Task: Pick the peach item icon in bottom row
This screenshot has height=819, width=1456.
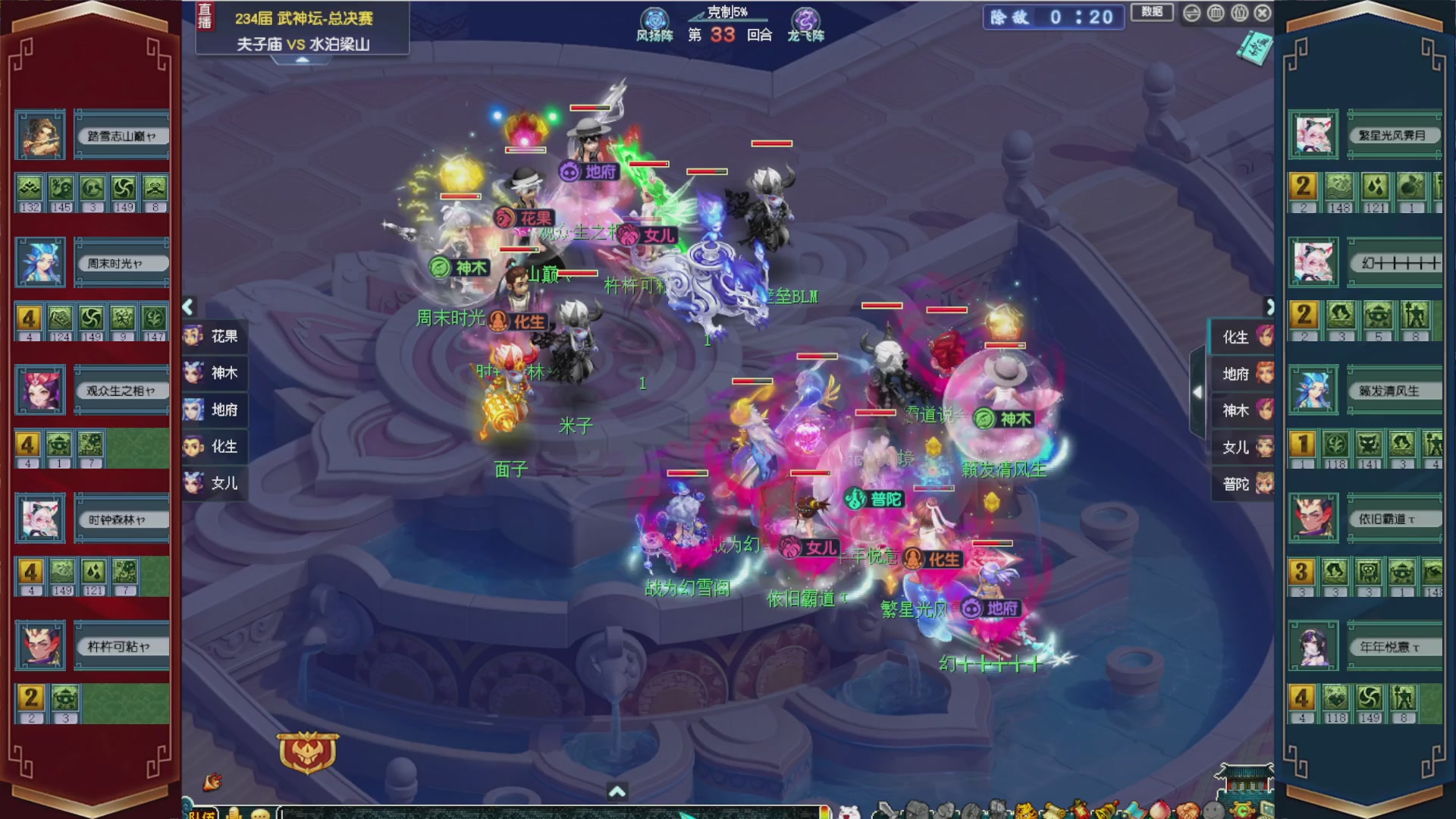Action: pyautogui.click(x=1160, y=810)
